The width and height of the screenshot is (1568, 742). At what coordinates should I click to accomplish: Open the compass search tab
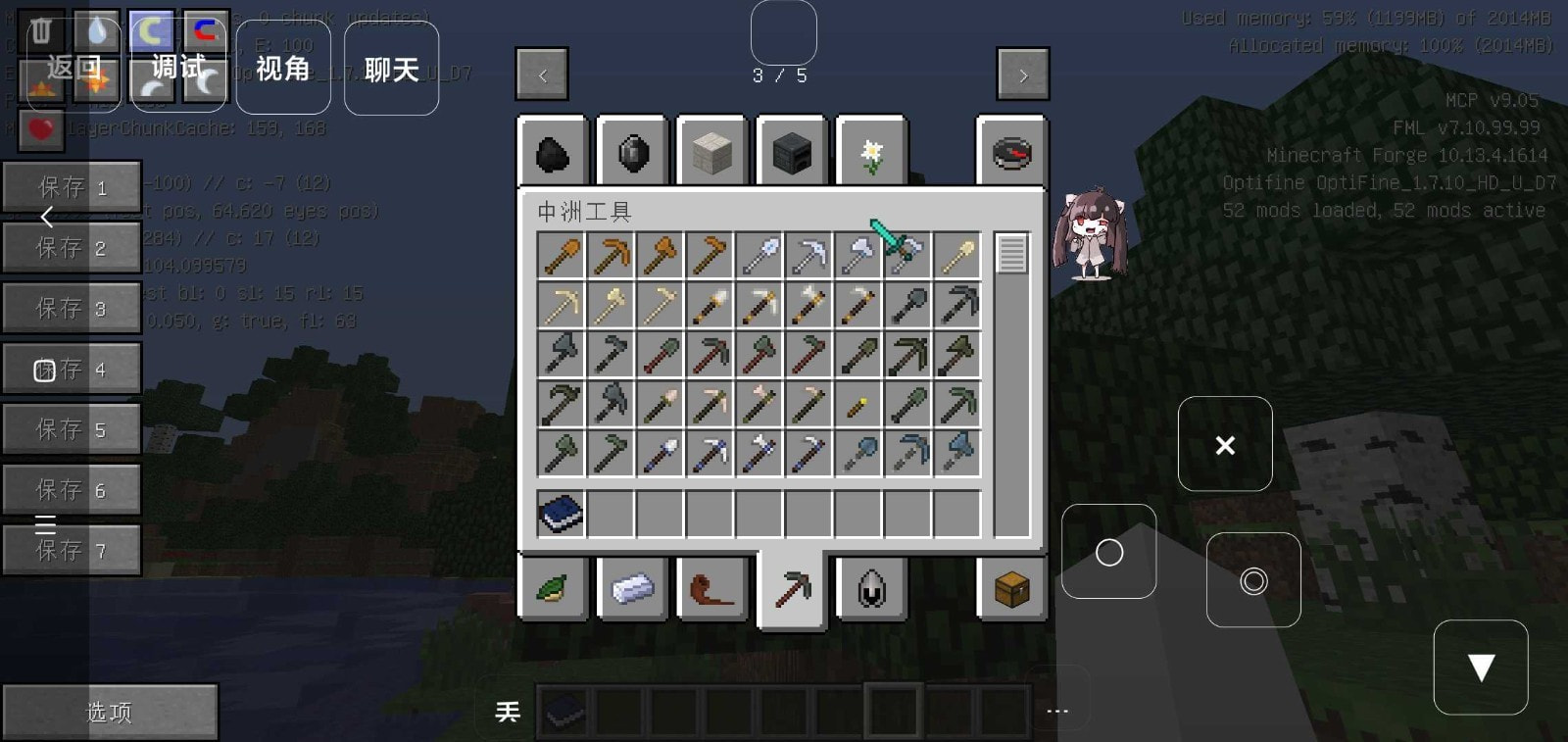pyautogui.click(x=1011, y=153)
